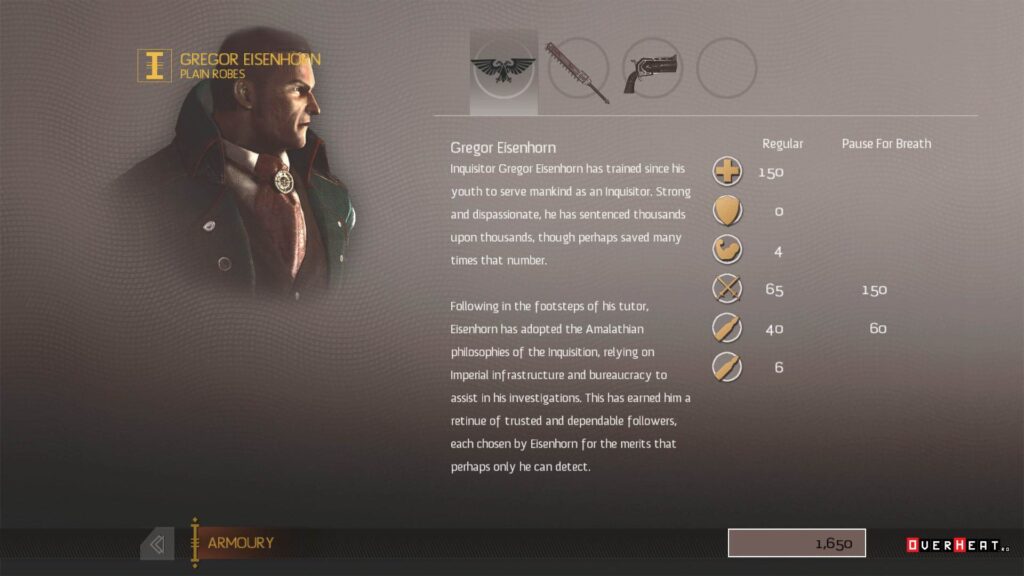This screenshot has width=1024, height=576.
Task: Select the Imperial eagle character tab
Action: [x=503, y=70]
